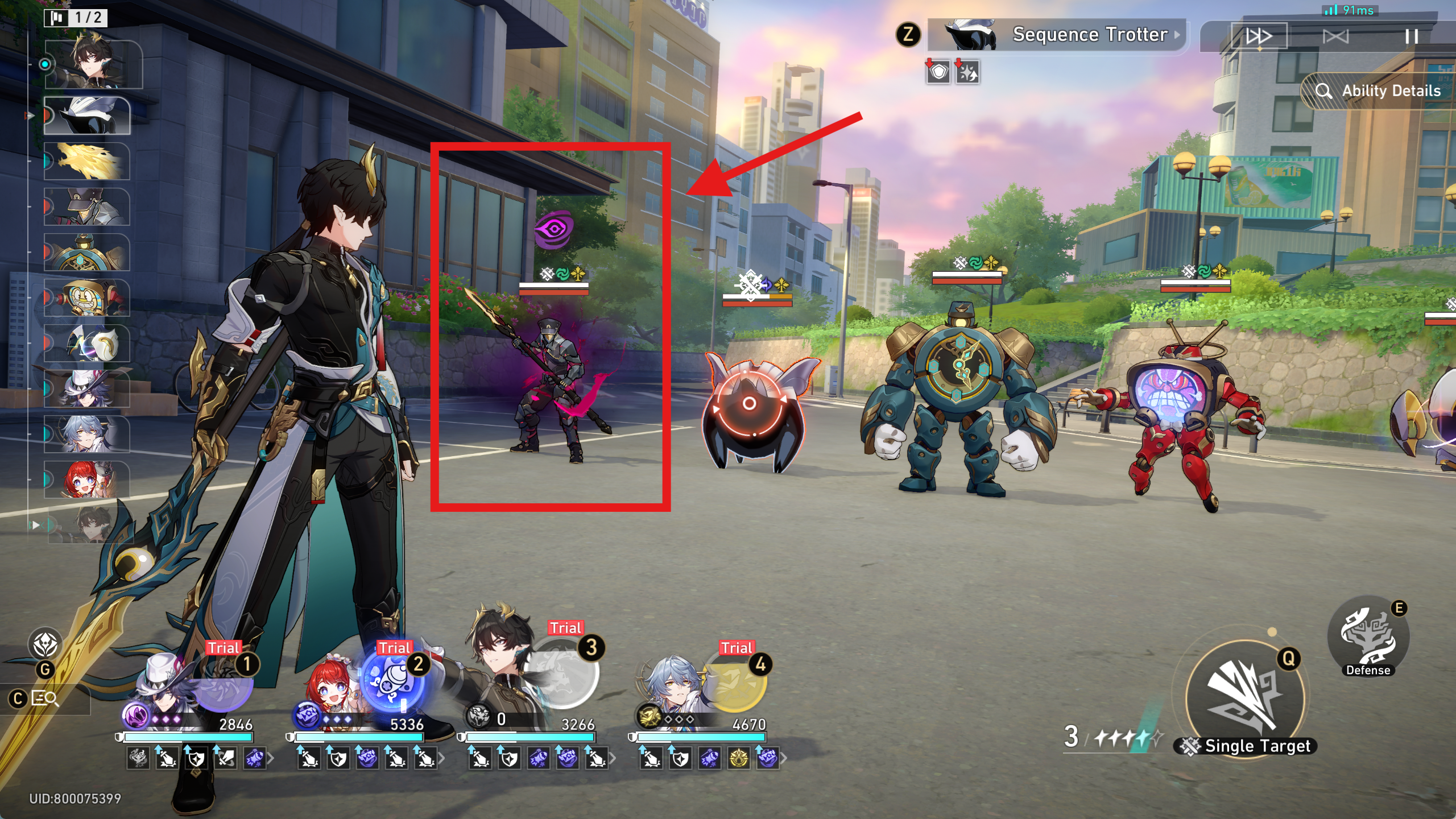Select the Defense skill

pyautogui.click(x=1368, y=637)
